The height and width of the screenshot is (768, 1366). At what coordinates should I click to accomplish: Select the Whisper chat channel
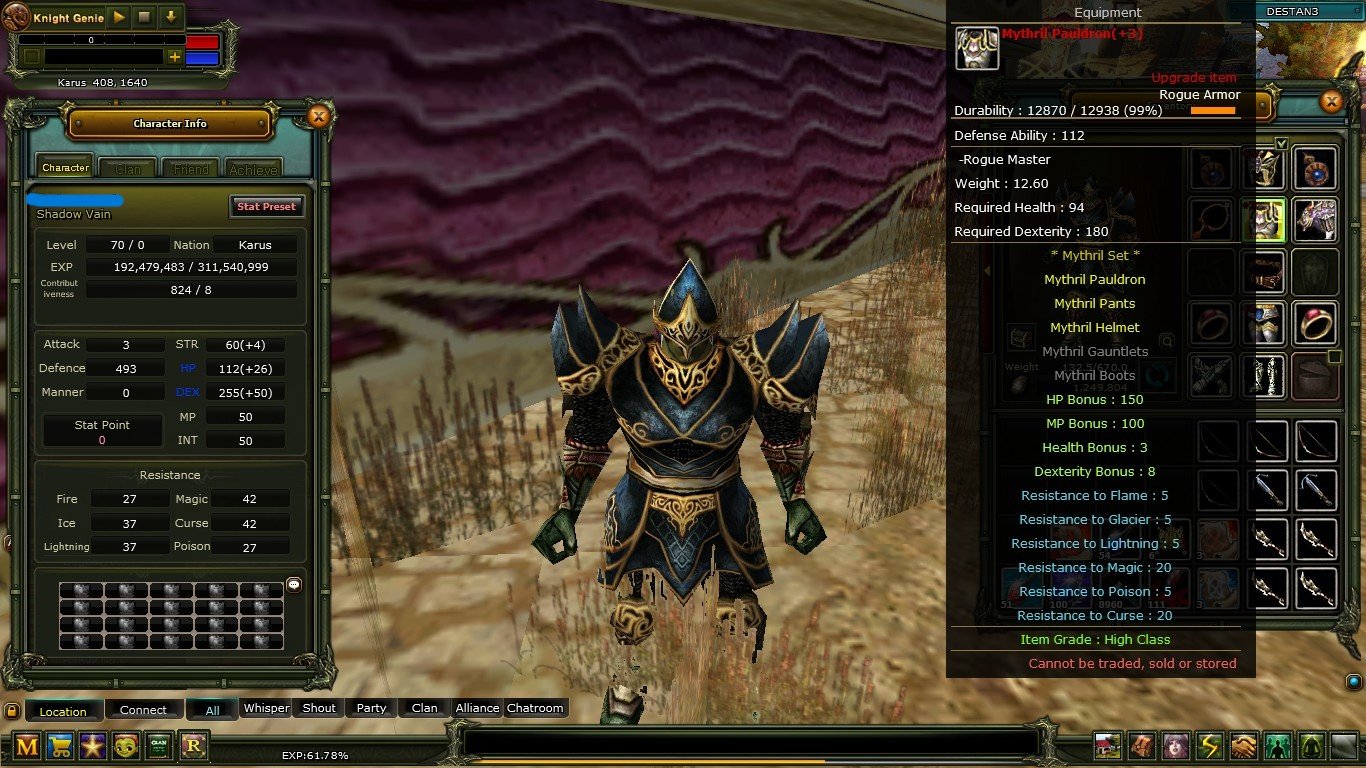(x=267, y=708)
